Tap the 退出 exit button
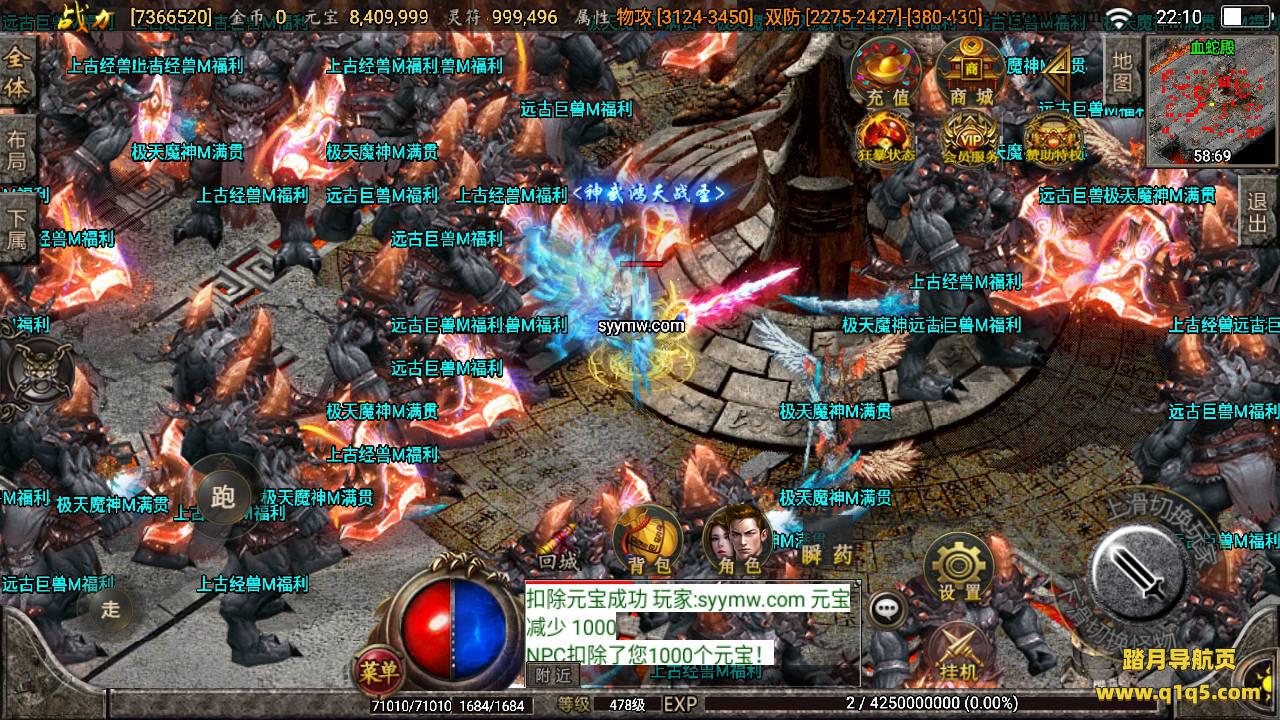The width and height of the screenshot is (1280, 720). (x=1258, y=212)
